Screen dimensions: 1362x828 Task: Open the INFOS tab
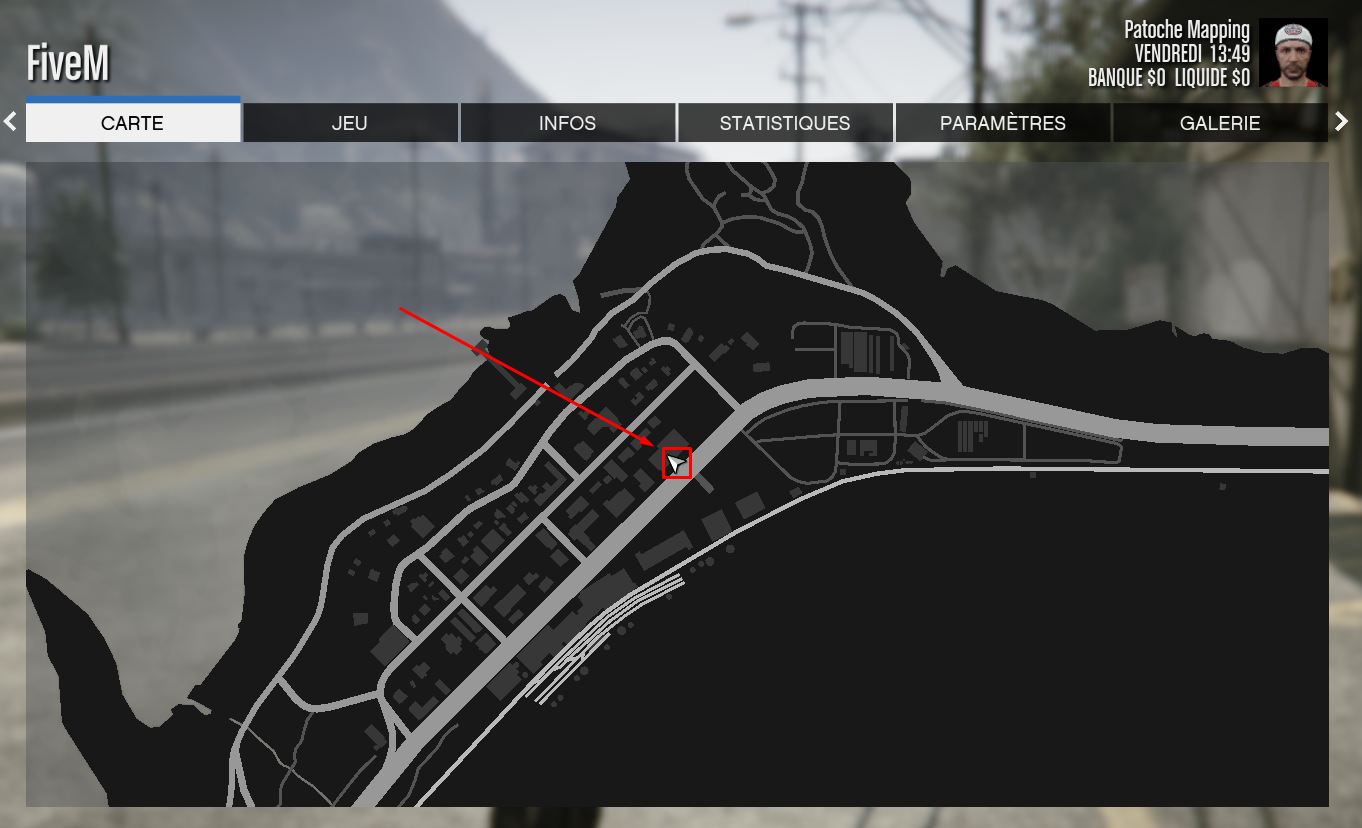click(x=567, y=122)
